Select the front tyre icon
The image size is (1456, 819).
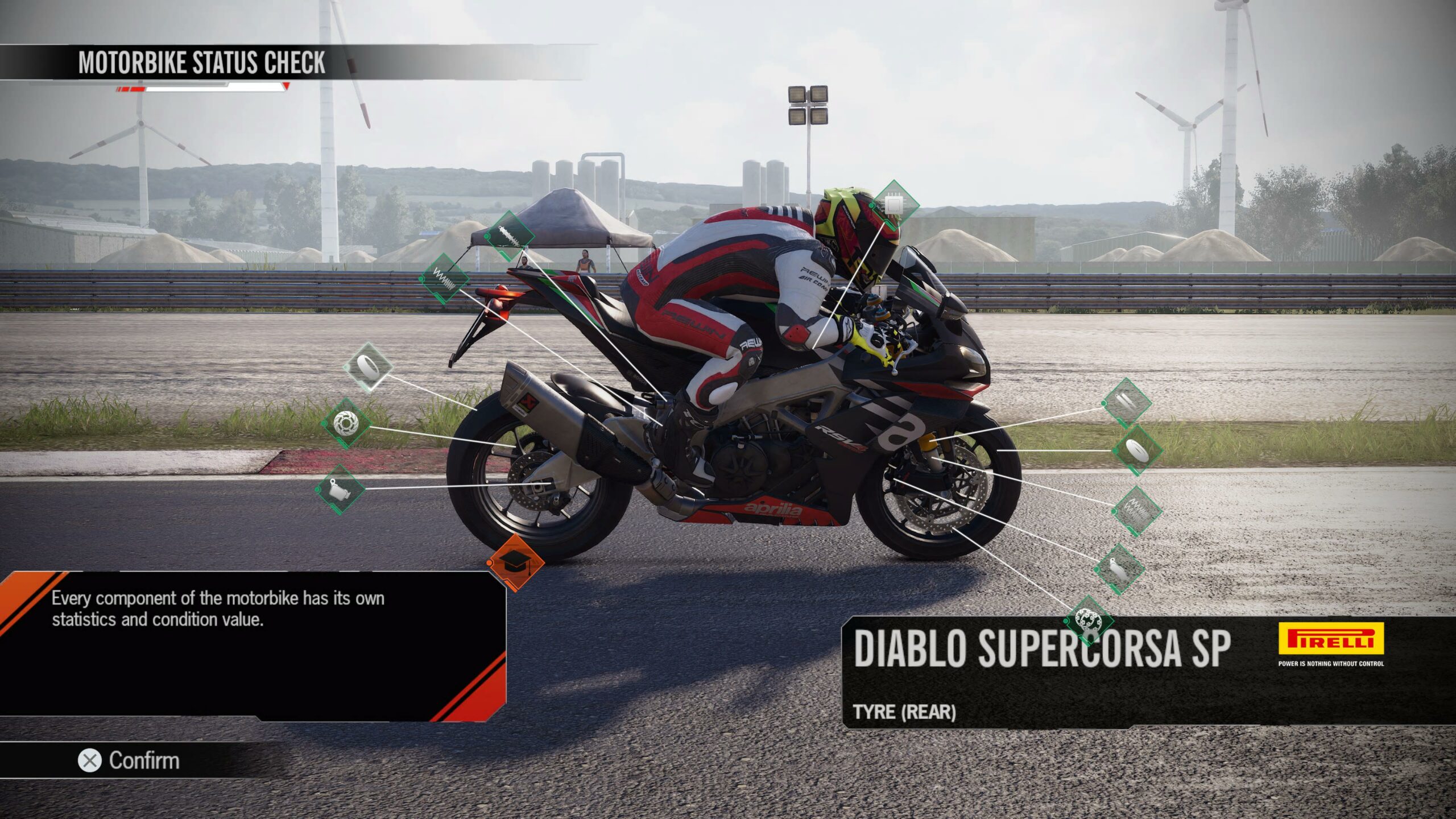click(1137, 450)
